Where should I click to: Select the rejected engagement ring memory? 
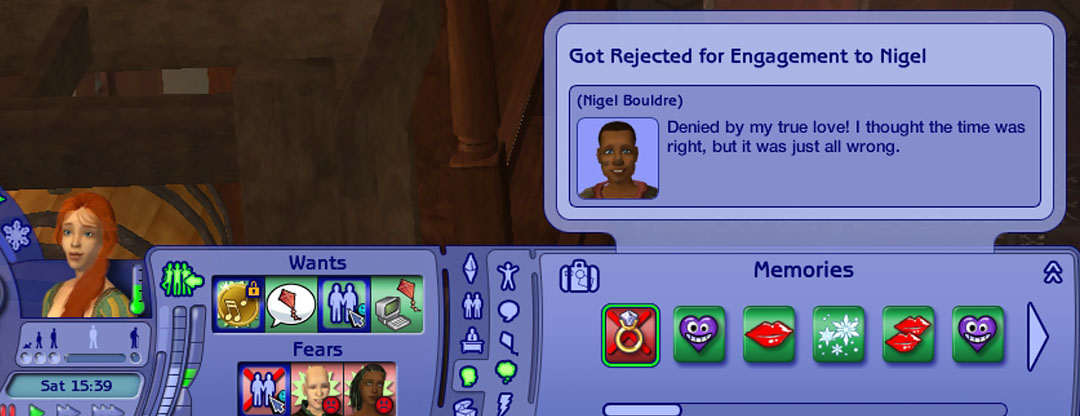(x=632, y=334)
